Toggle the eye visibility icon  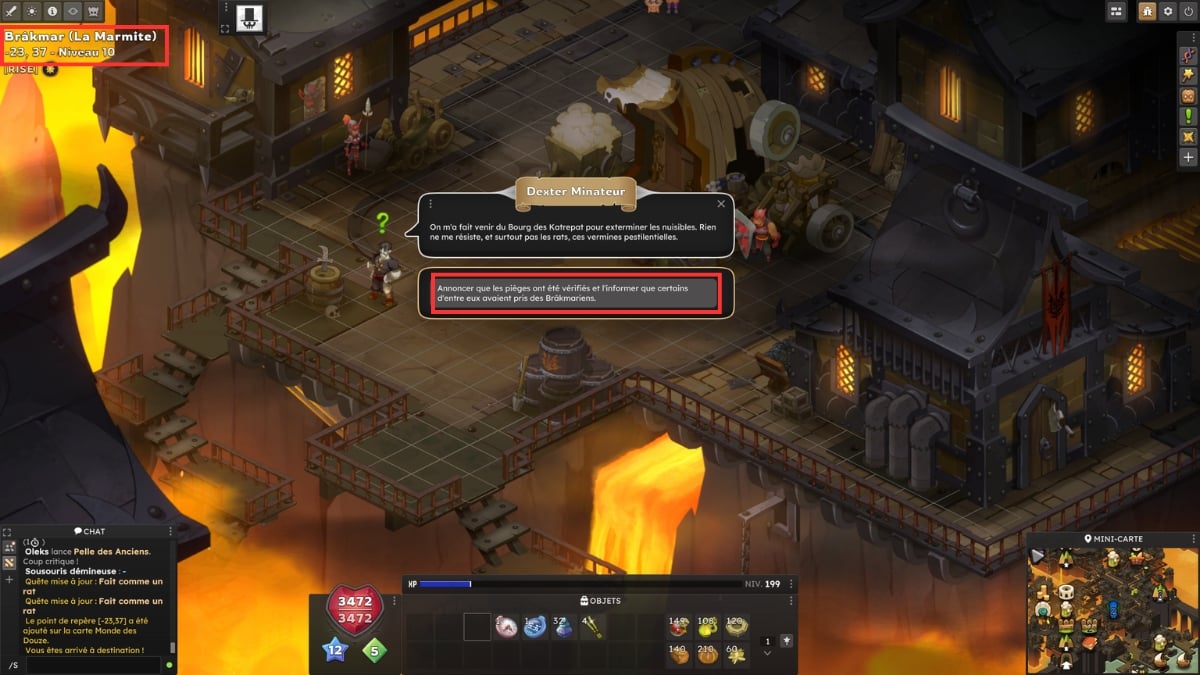coord(73,11)
